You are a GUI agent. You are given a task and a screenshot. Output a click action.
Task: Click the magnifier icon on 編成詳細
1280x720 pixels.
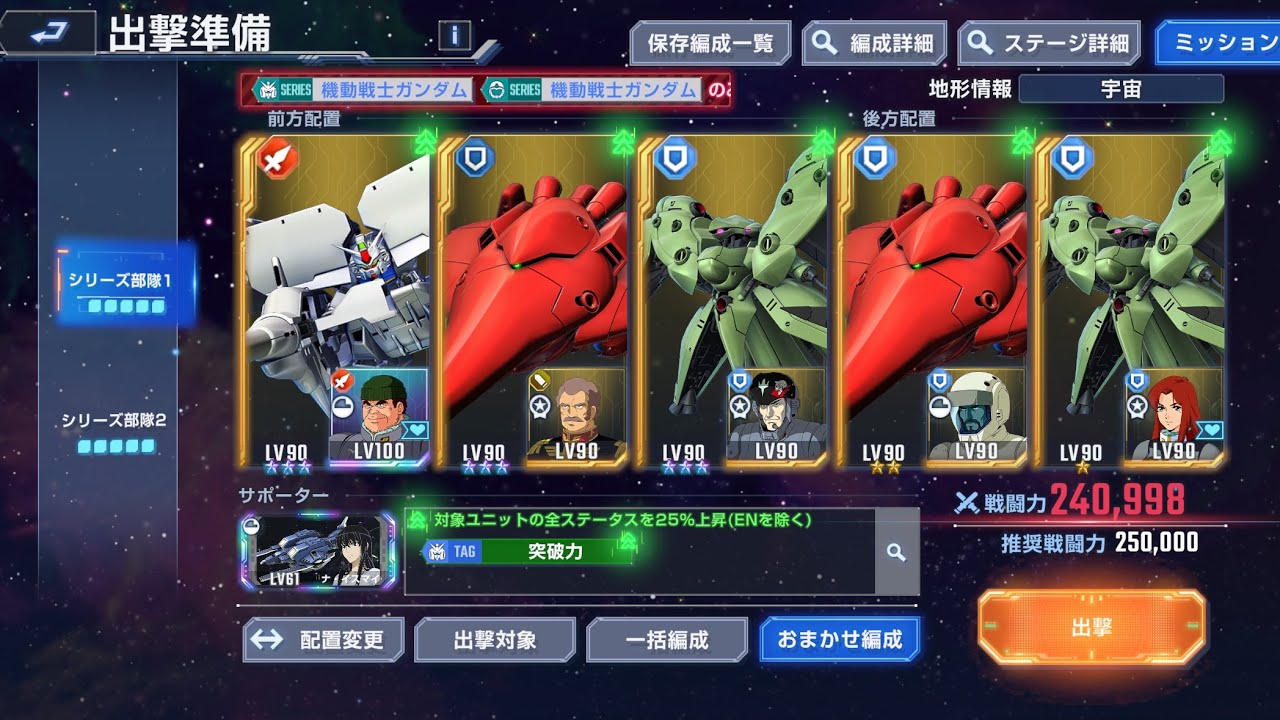point(824,43)
